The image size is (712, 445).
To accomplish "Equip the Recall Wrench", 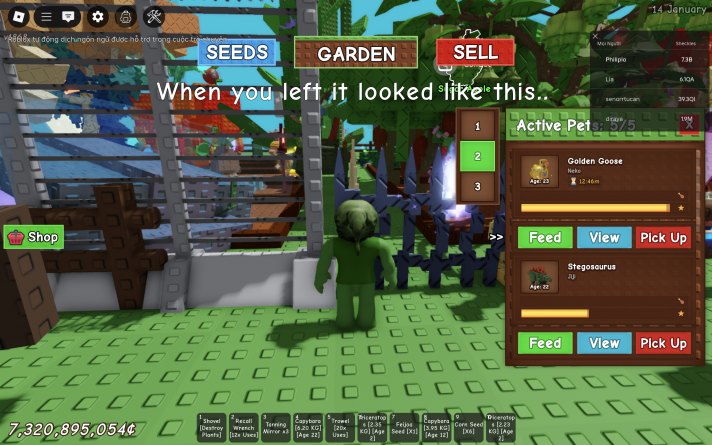I will (244, 427).
